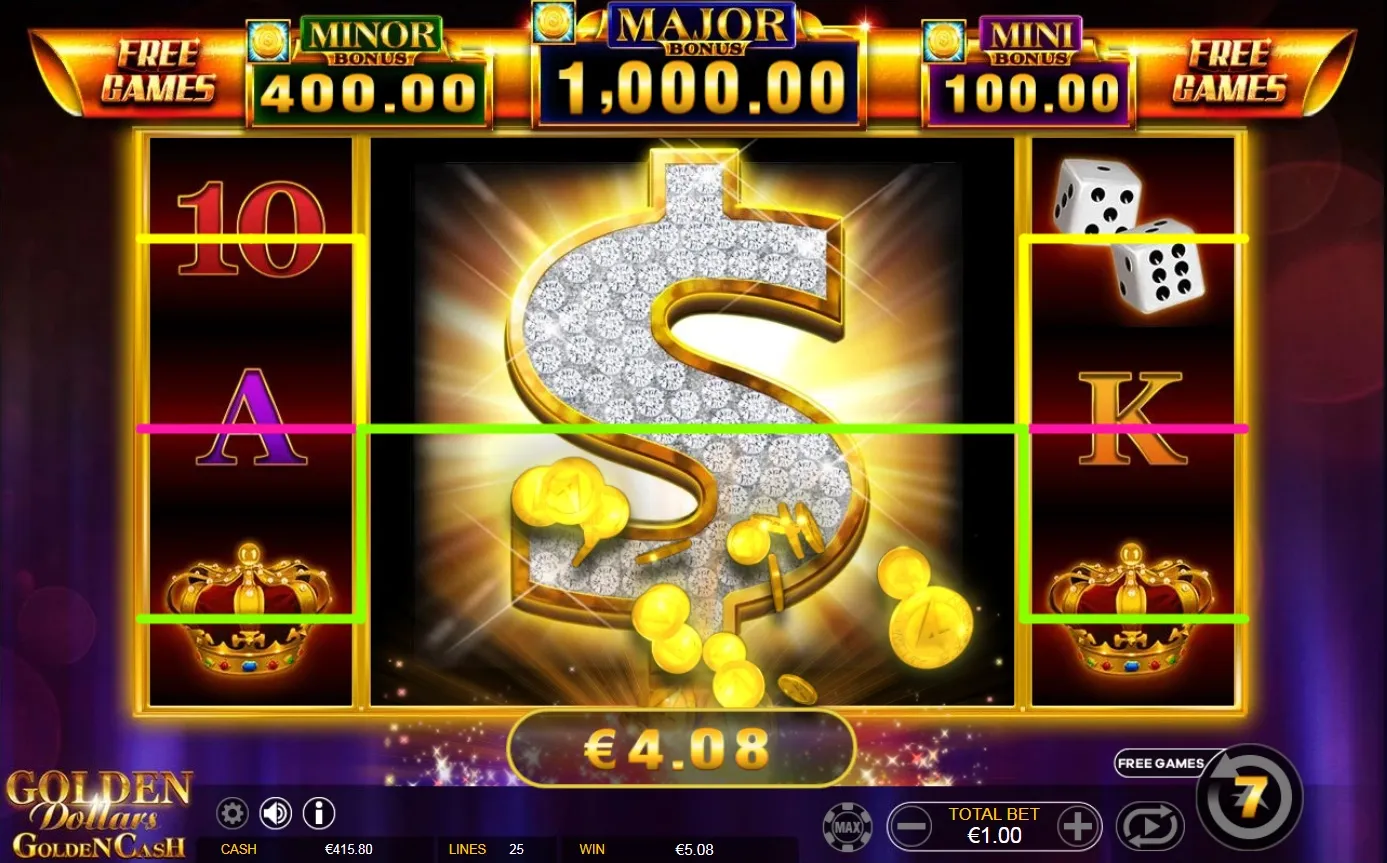The image size is (1387, 863).
Task: Click the giant diamond dollar symbol
Action: (690, 420)
